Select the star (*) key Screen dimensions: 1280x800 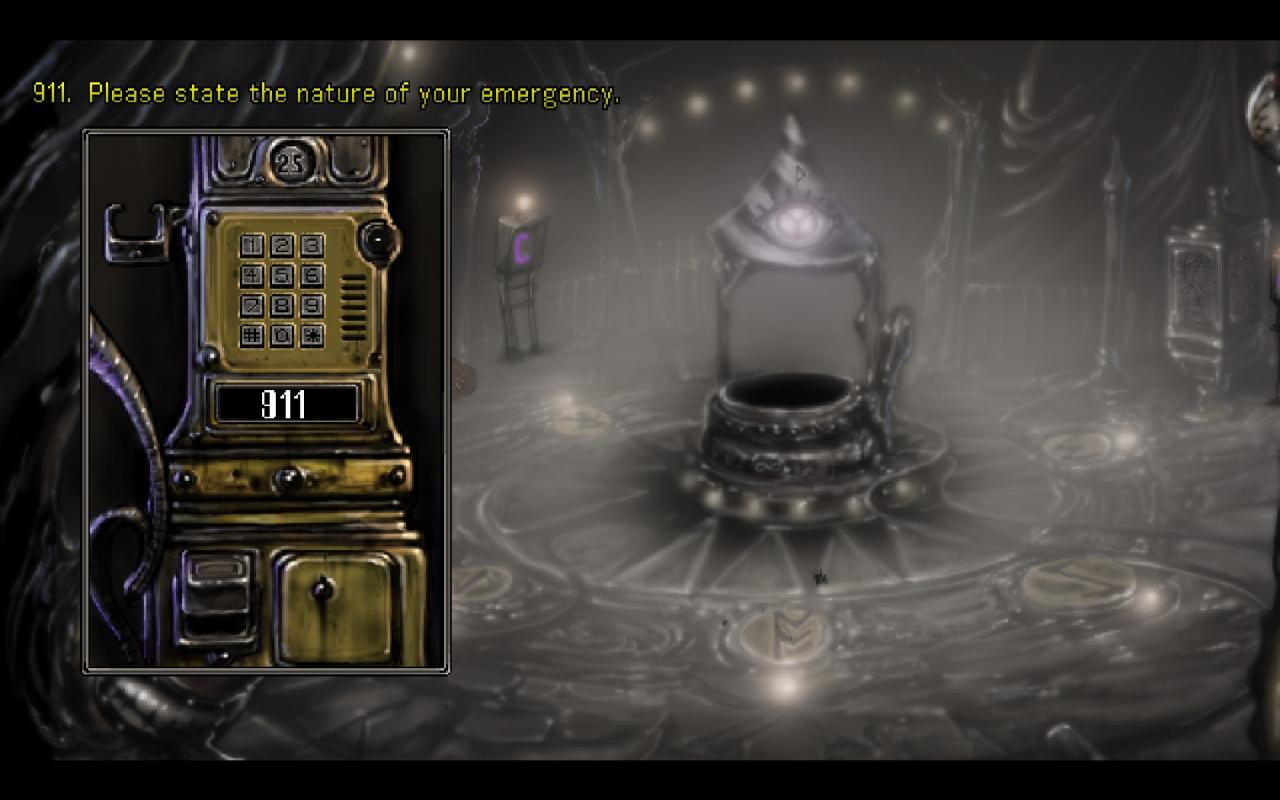312,335
